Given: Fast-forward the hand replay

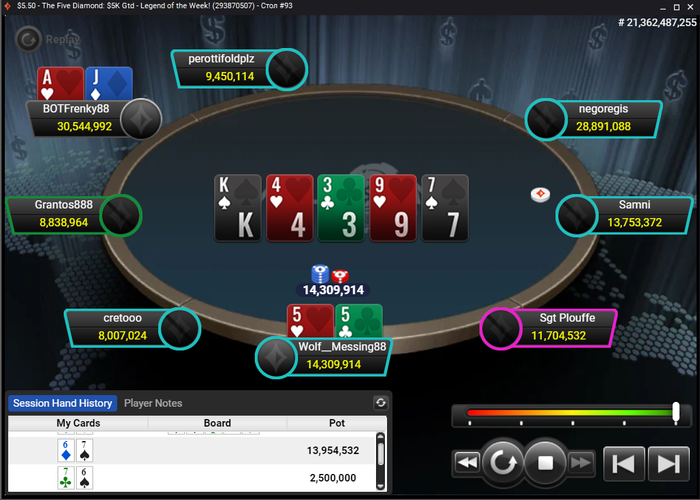Looking at the screenshot, I should point(581,463).
